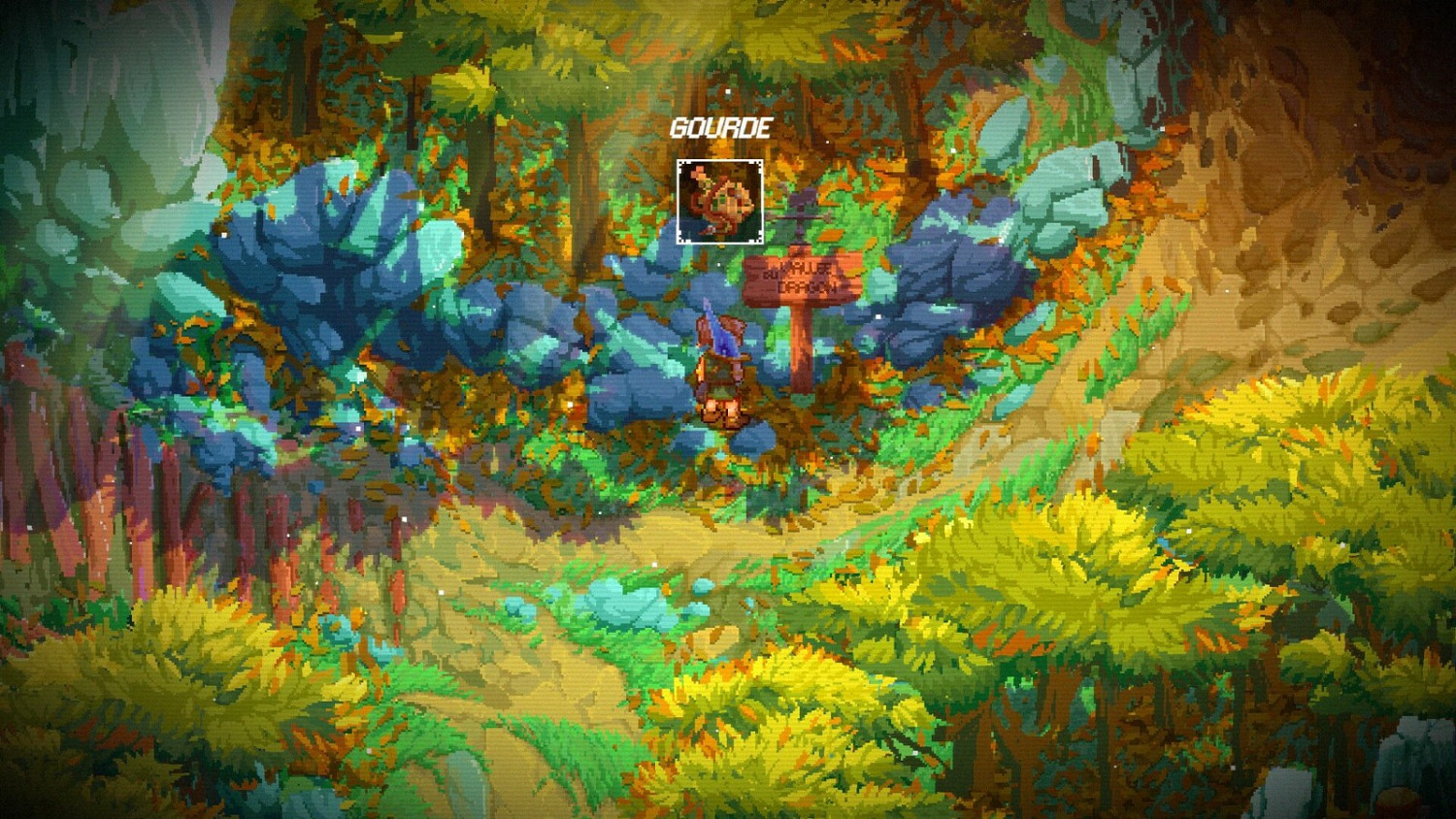1456x819 pixels.
Task: Select the gourd artwork inside the frame
Action: (x=723, y=204)
